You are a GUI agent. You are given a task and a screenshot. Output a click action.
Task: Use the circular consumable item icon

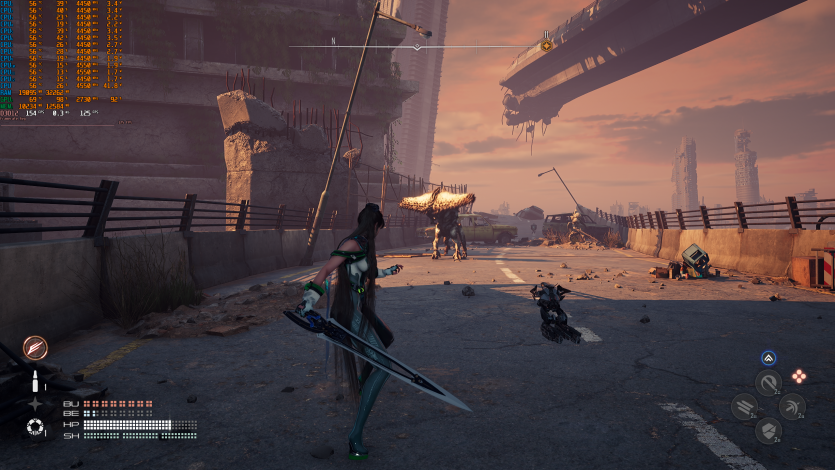(x=35, y=428)
